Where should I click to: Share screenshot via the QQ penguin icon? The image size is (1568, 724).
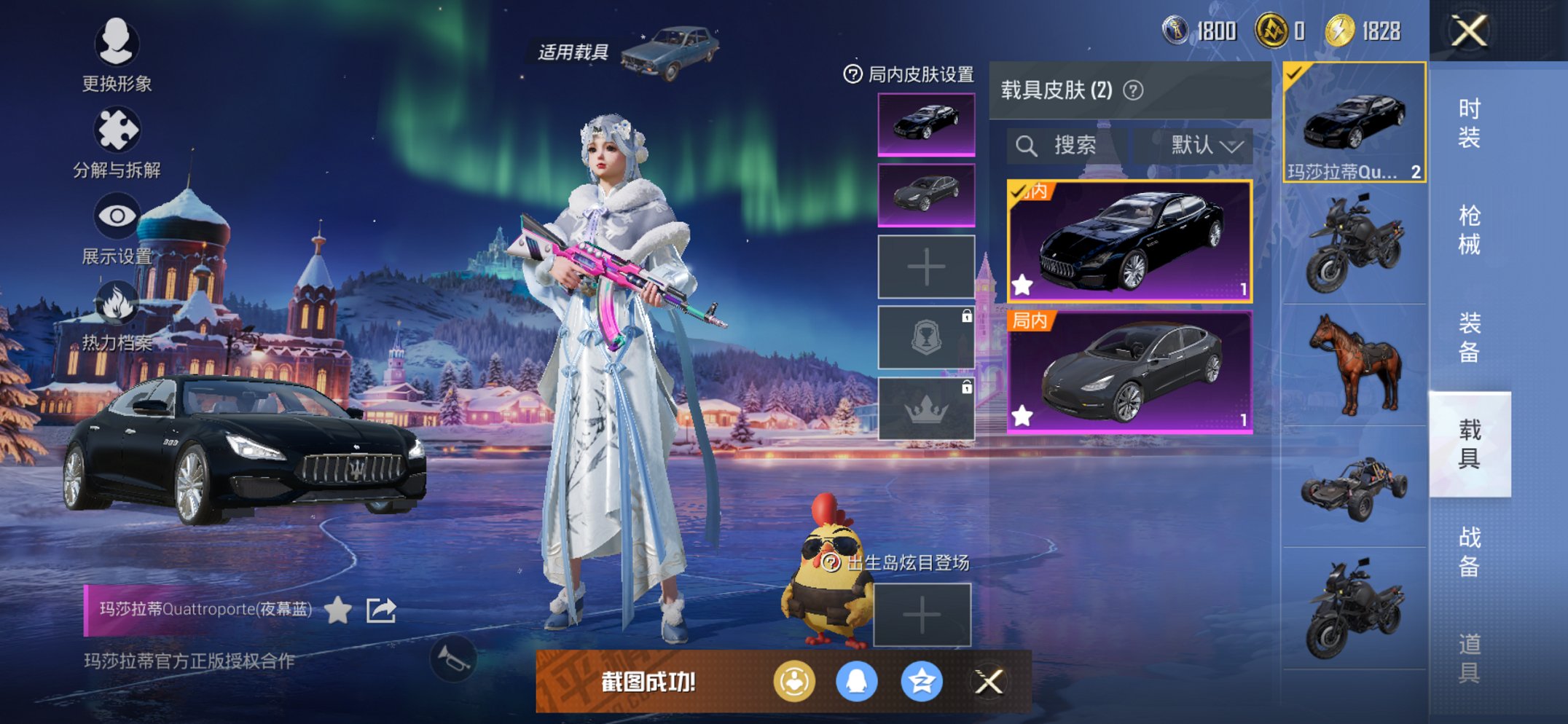click(x=857, y=683)
